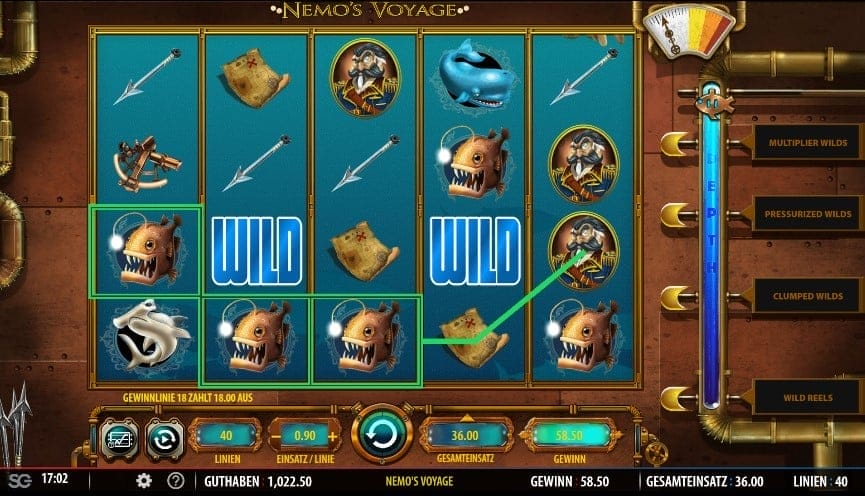
Task: Open the Gesamteinsatz total bet selector
Action: 465,436
